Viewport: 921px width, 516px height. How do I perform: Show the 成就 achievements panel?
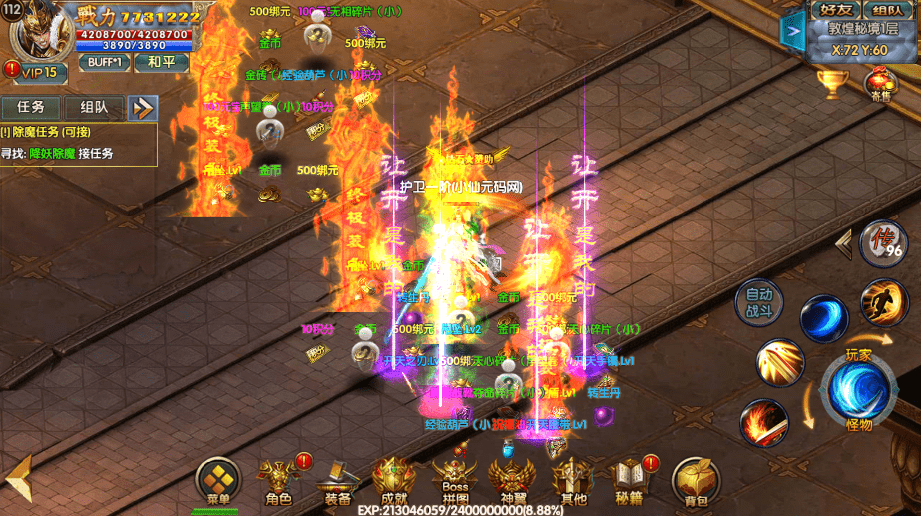(x=394, y=482)
